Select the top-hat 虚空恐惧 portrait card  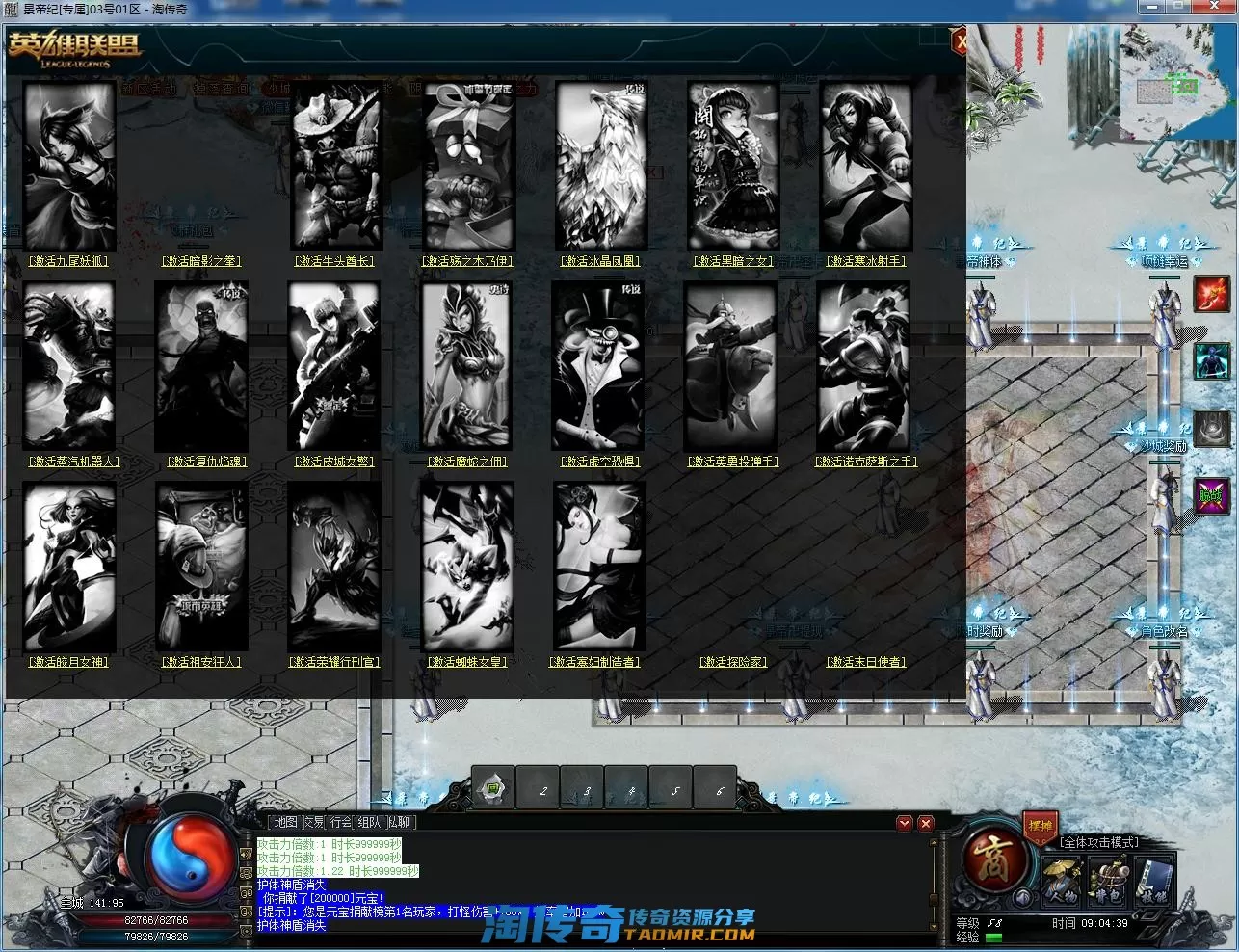[x=598, y=366]
